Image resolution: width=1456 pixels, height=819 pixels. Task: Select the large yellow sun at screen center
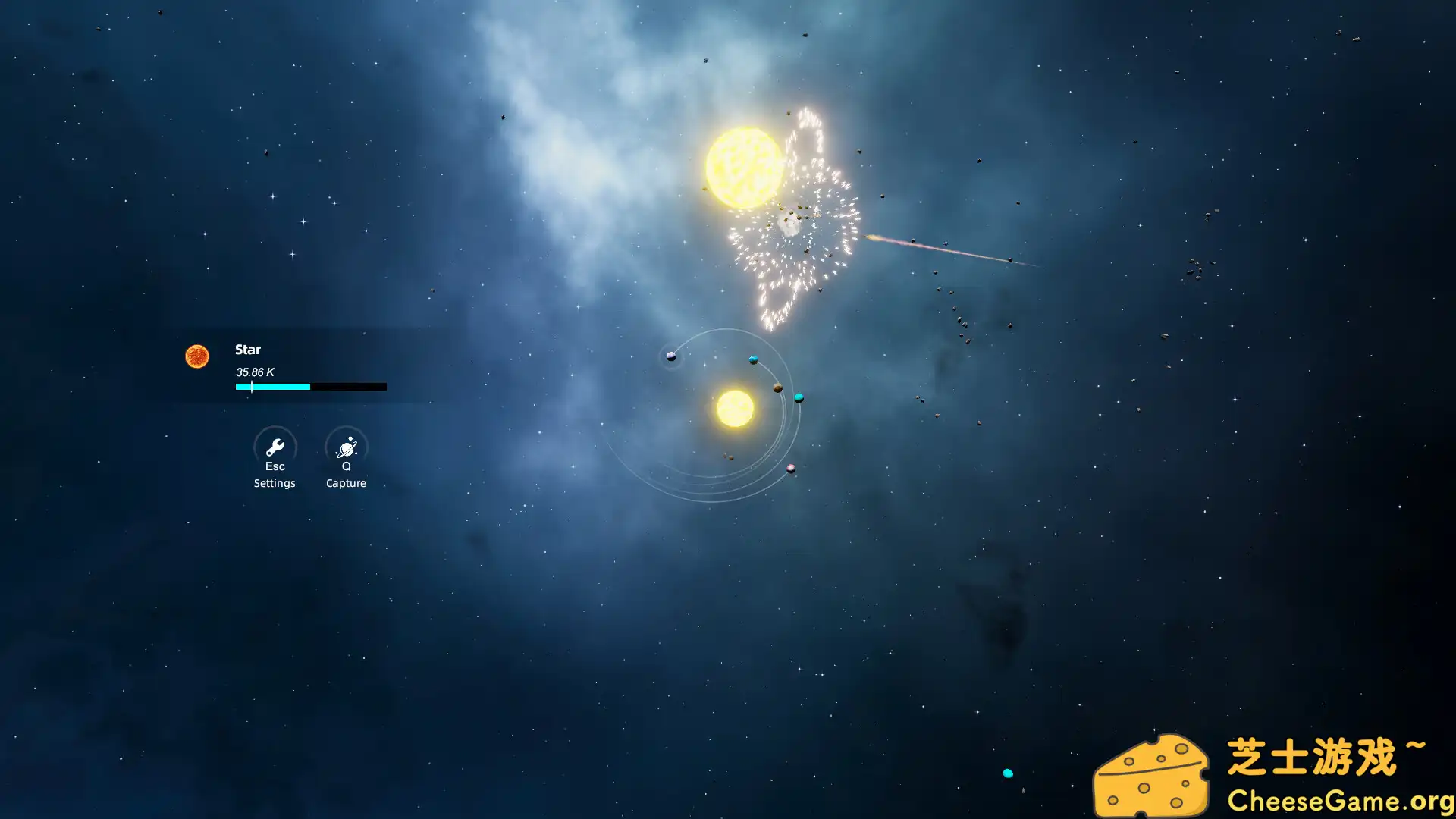tap(736, 409)
